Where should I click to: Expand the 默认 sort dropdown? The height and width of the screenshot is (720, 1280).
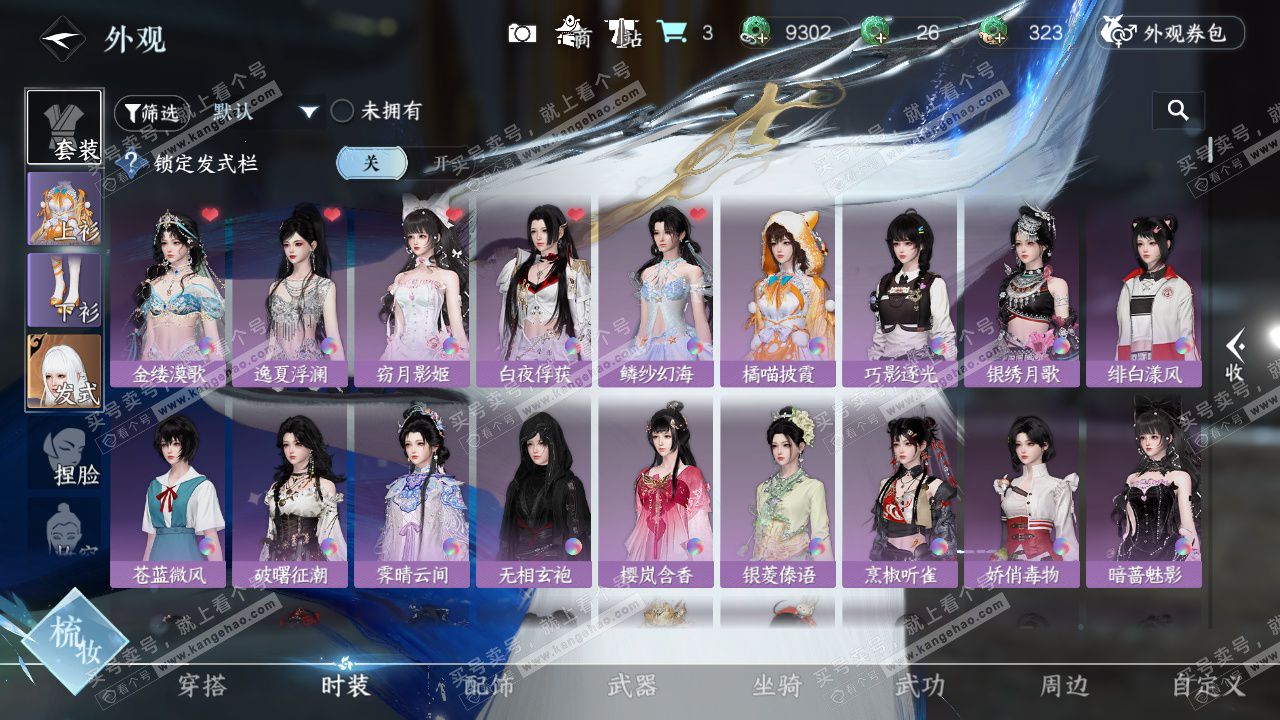pyautogui.click(x=309, y=112)
